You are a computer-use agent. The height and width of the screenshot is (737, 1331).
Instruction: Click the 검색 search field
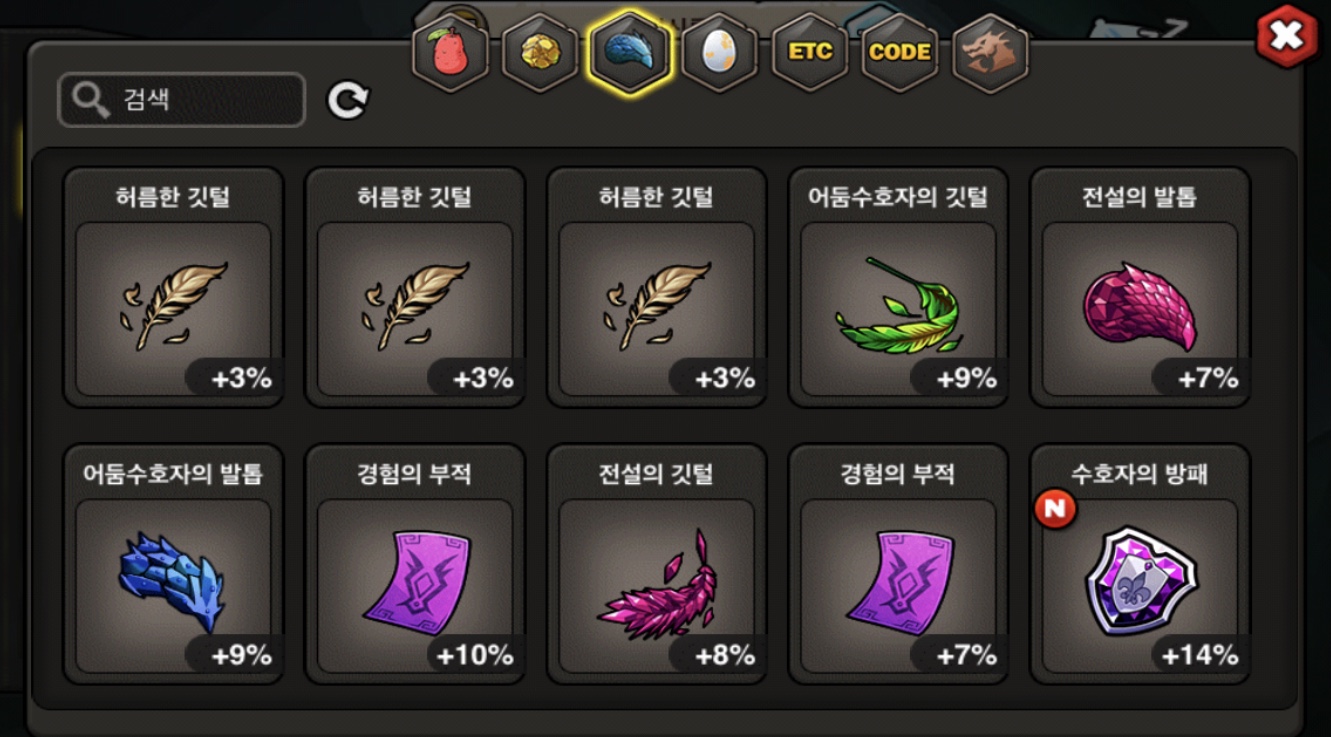[x=182, y=100]
